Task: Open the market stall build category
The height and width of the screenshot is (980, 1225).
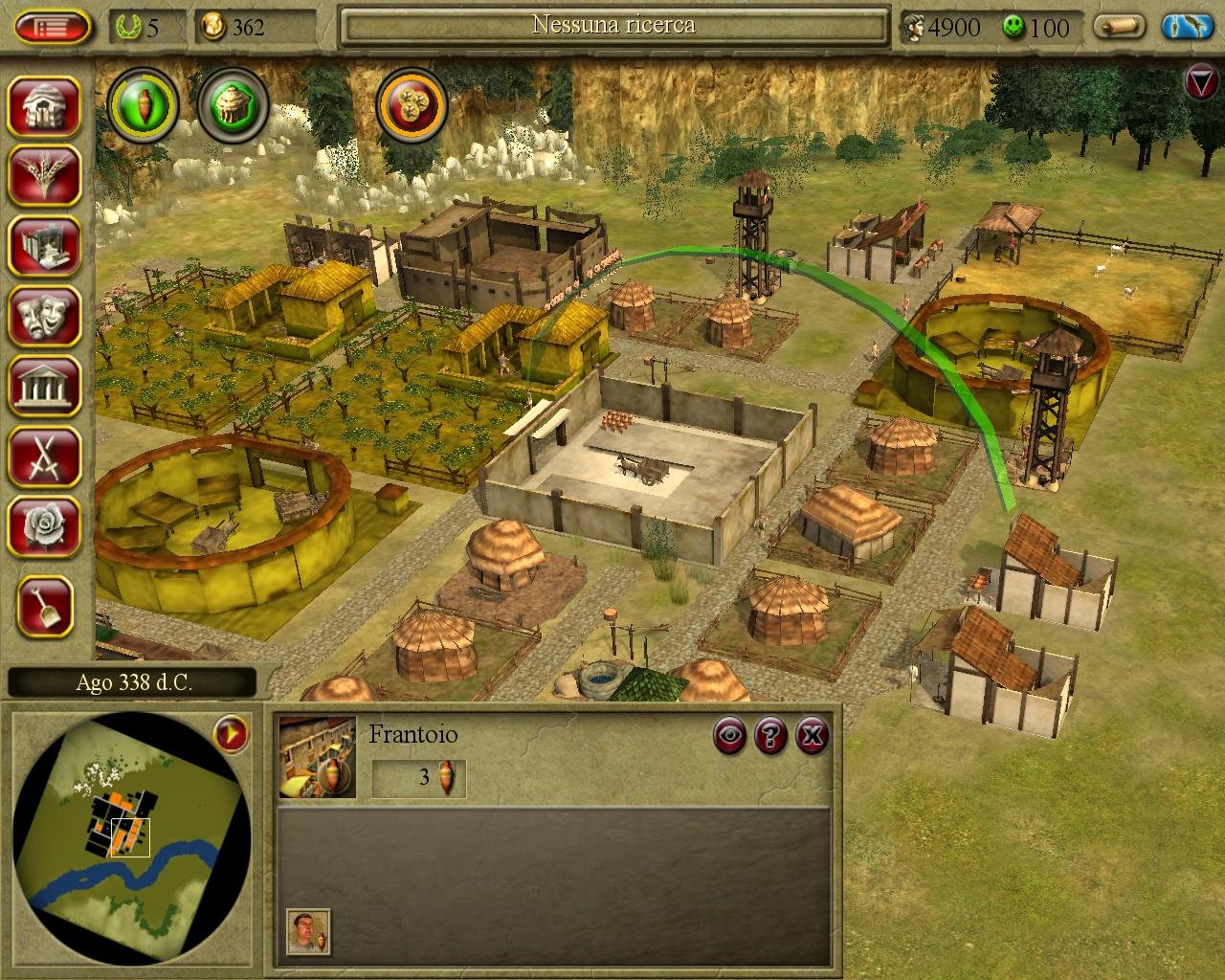Action: click(x=45, y=244)
